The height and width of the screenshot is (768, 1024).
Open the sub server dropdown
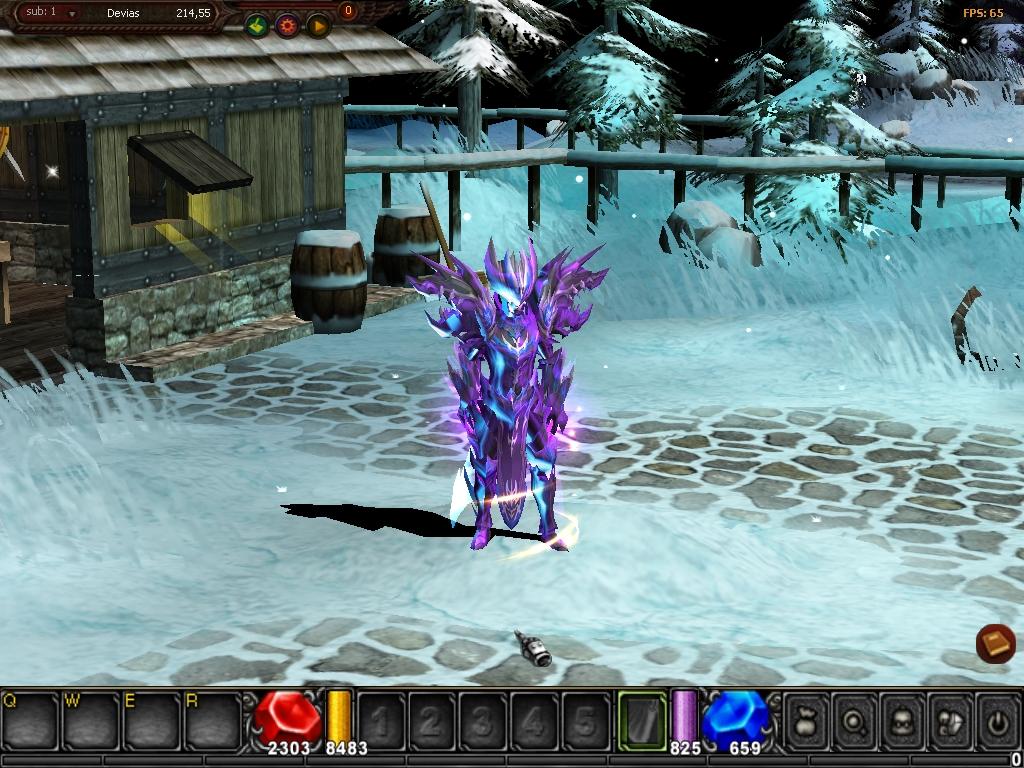point(71,14)
